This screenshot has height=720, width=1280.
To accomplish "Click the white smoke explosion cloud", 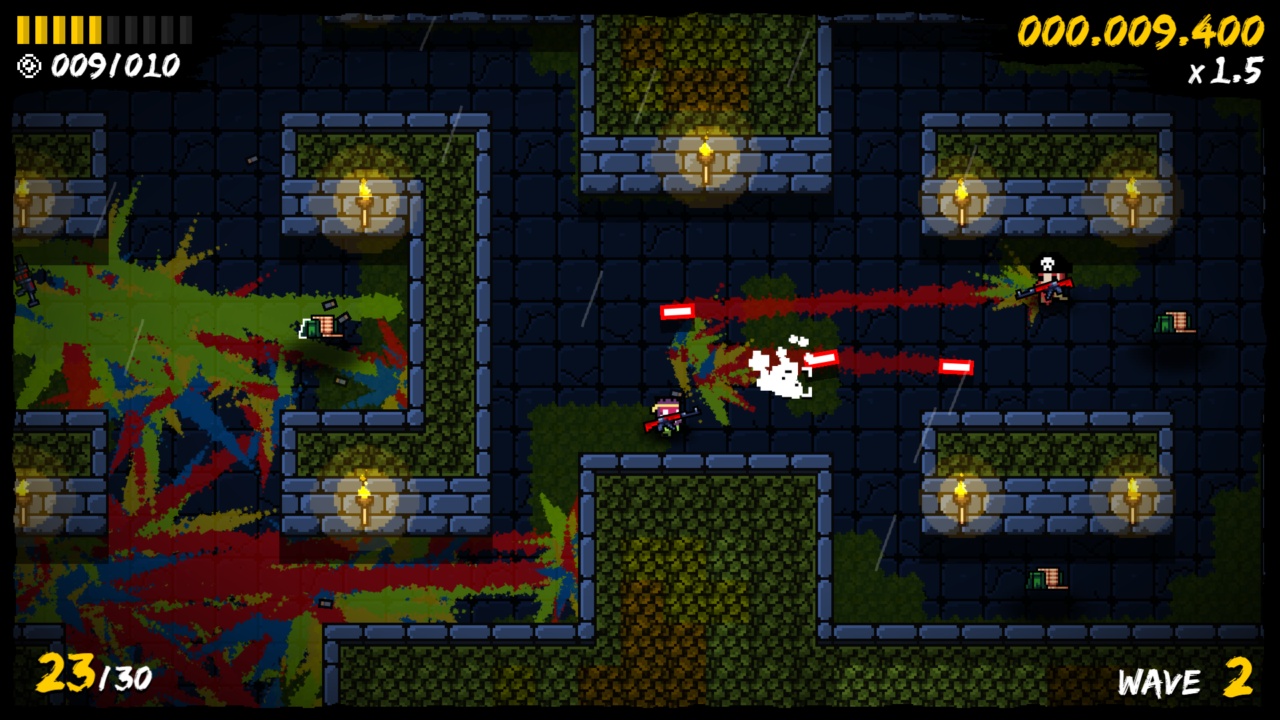I will (775, 375).
